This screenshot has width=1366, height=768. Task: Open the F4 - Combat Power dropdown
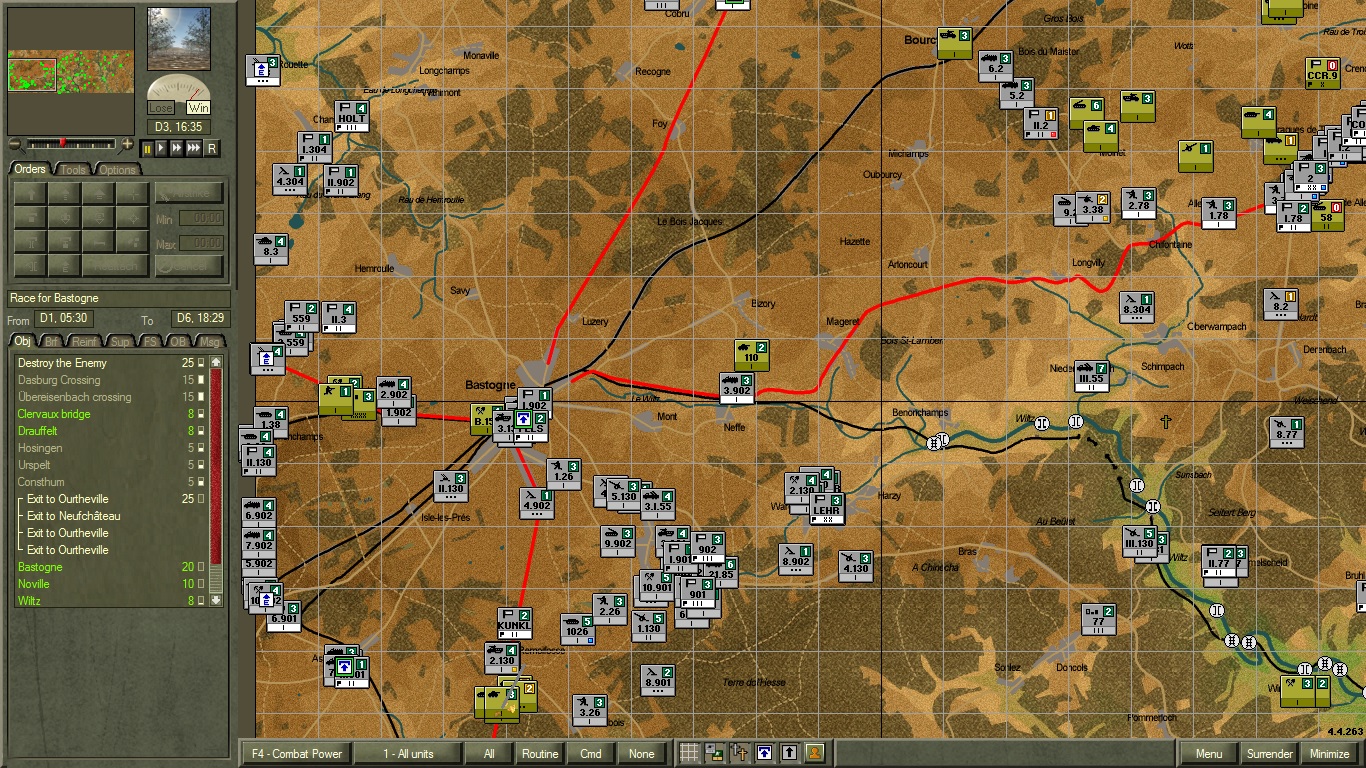point(295,754)
